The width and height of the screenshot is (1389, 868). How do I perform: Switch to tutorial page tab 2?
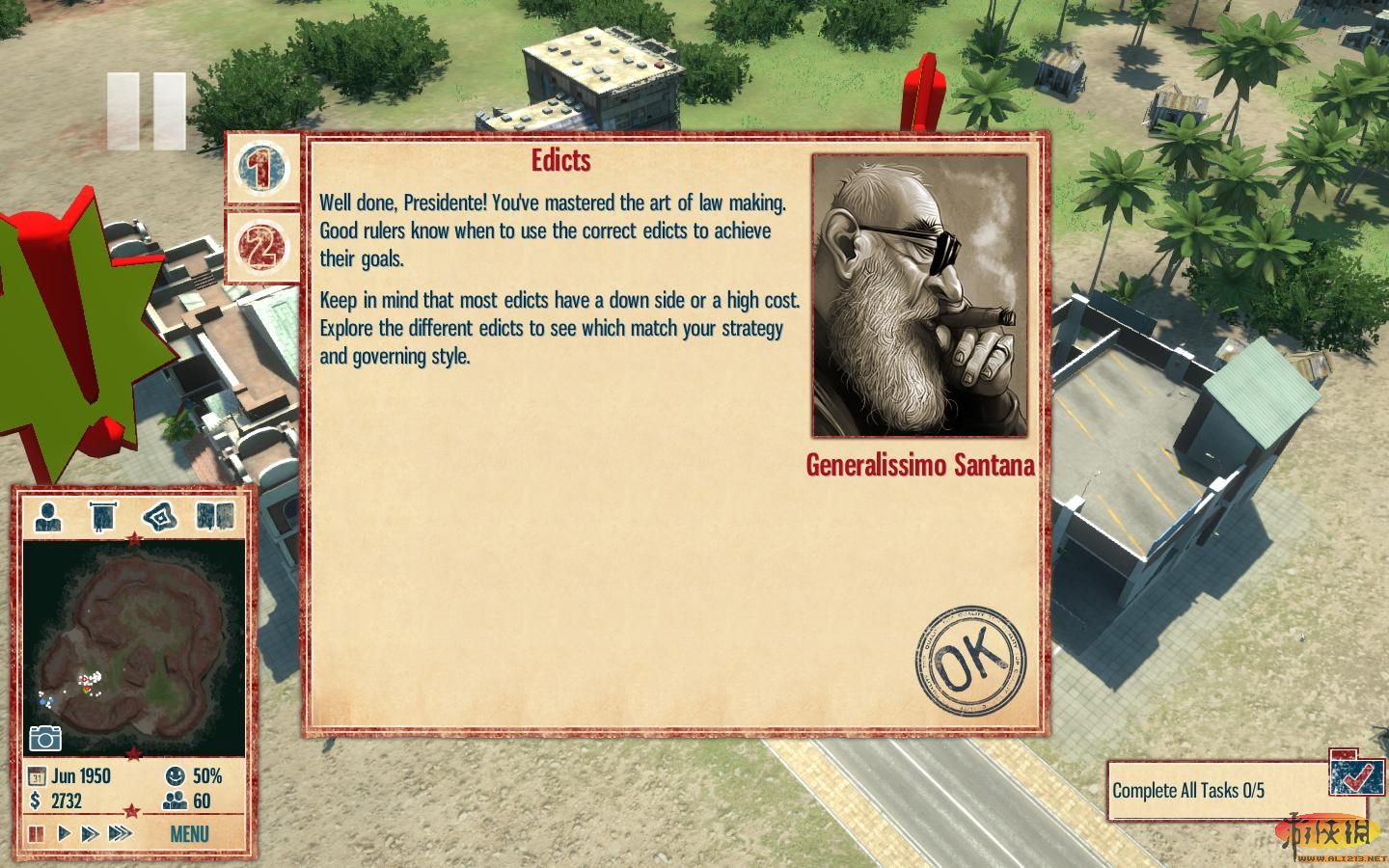(262, 246)
